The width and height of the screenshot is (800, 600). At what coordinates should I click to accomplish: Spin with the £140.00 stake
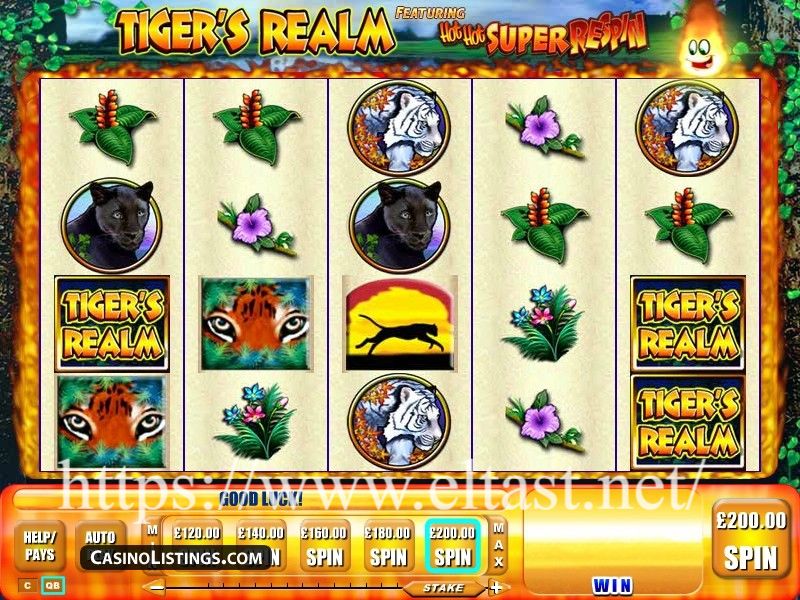261,545
